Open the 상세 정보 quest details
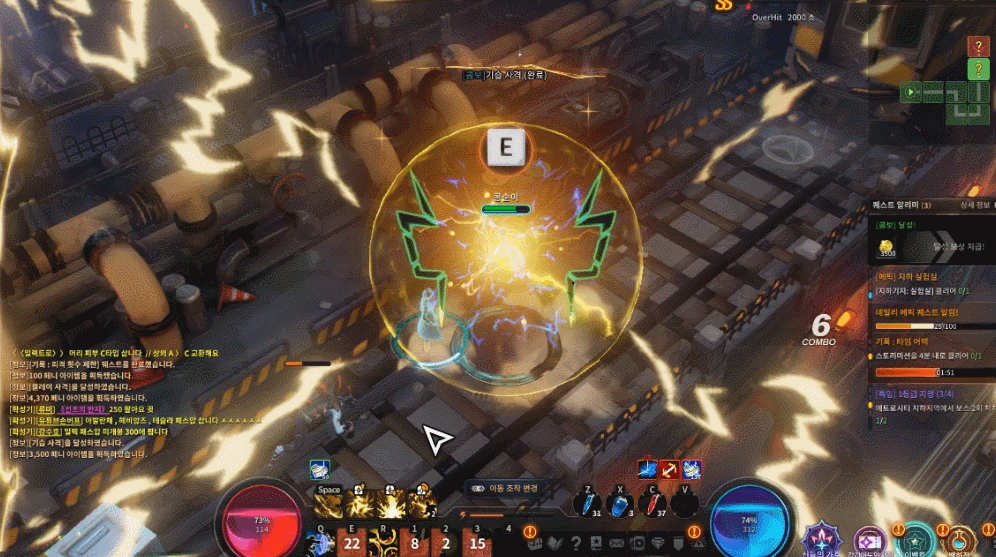 coord(966,204)
